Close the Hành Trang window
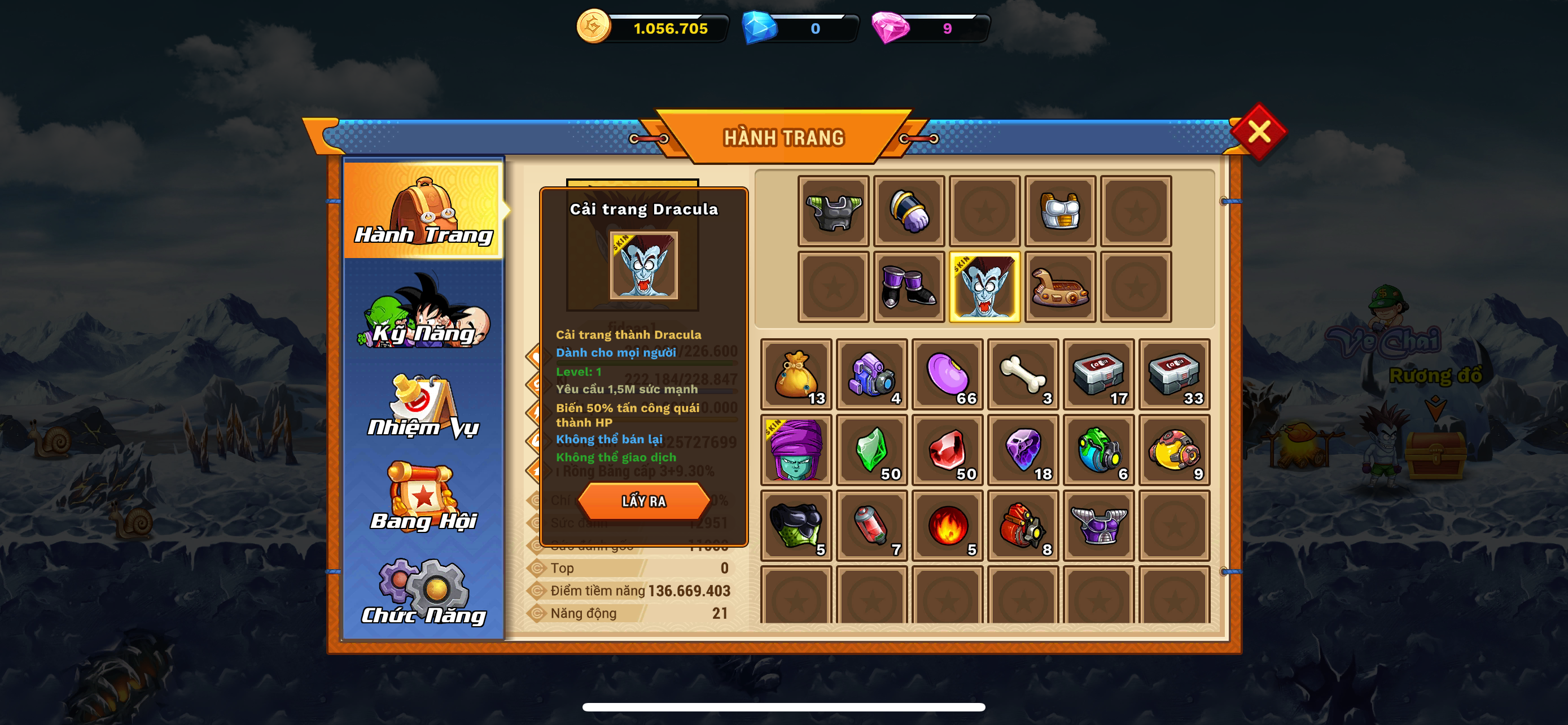 tap(1258, 131)
